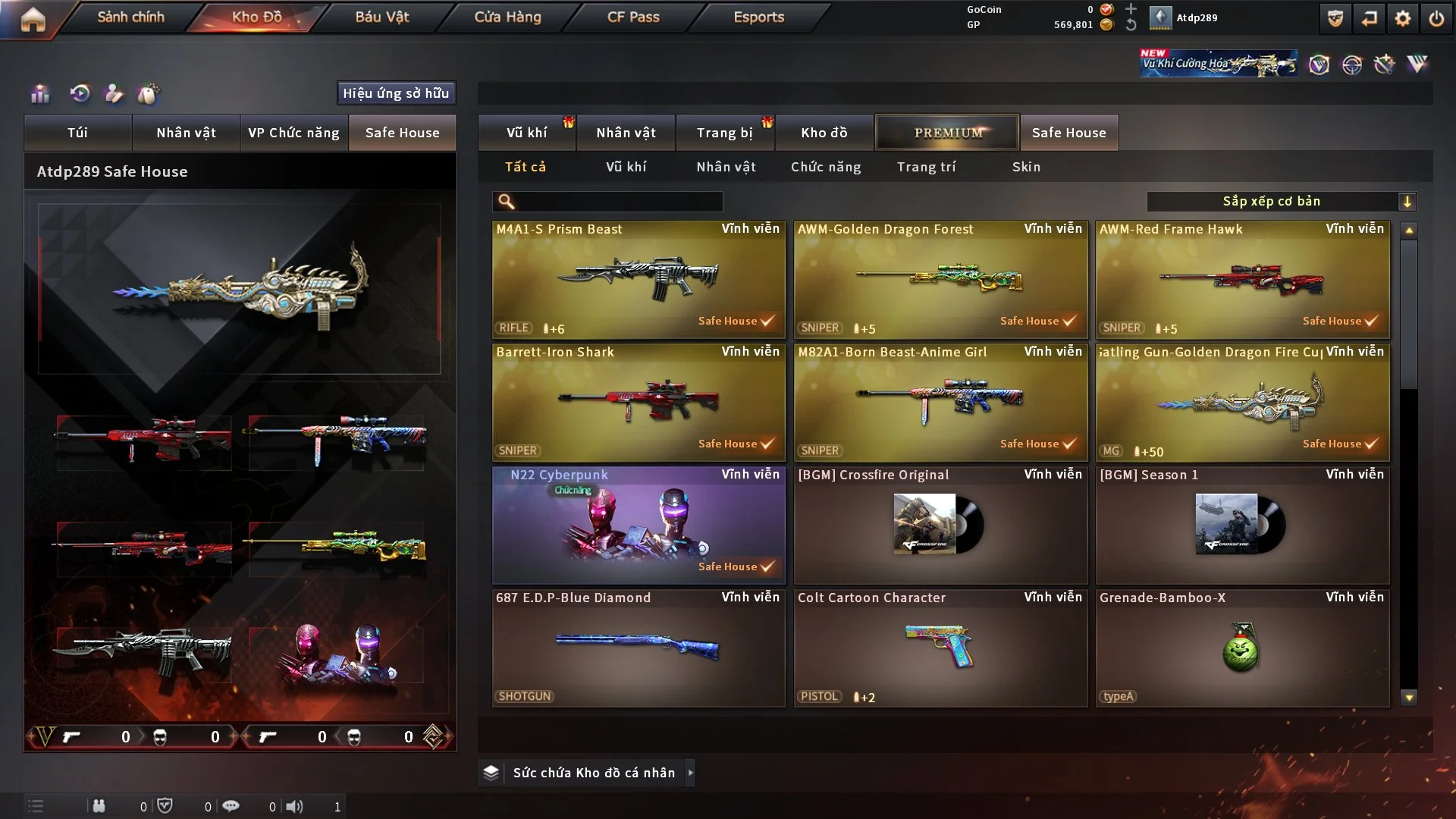This screenshot has width=1456, height=819.
Task: Filter items by Skin
Action: [x=1026, y=167]
